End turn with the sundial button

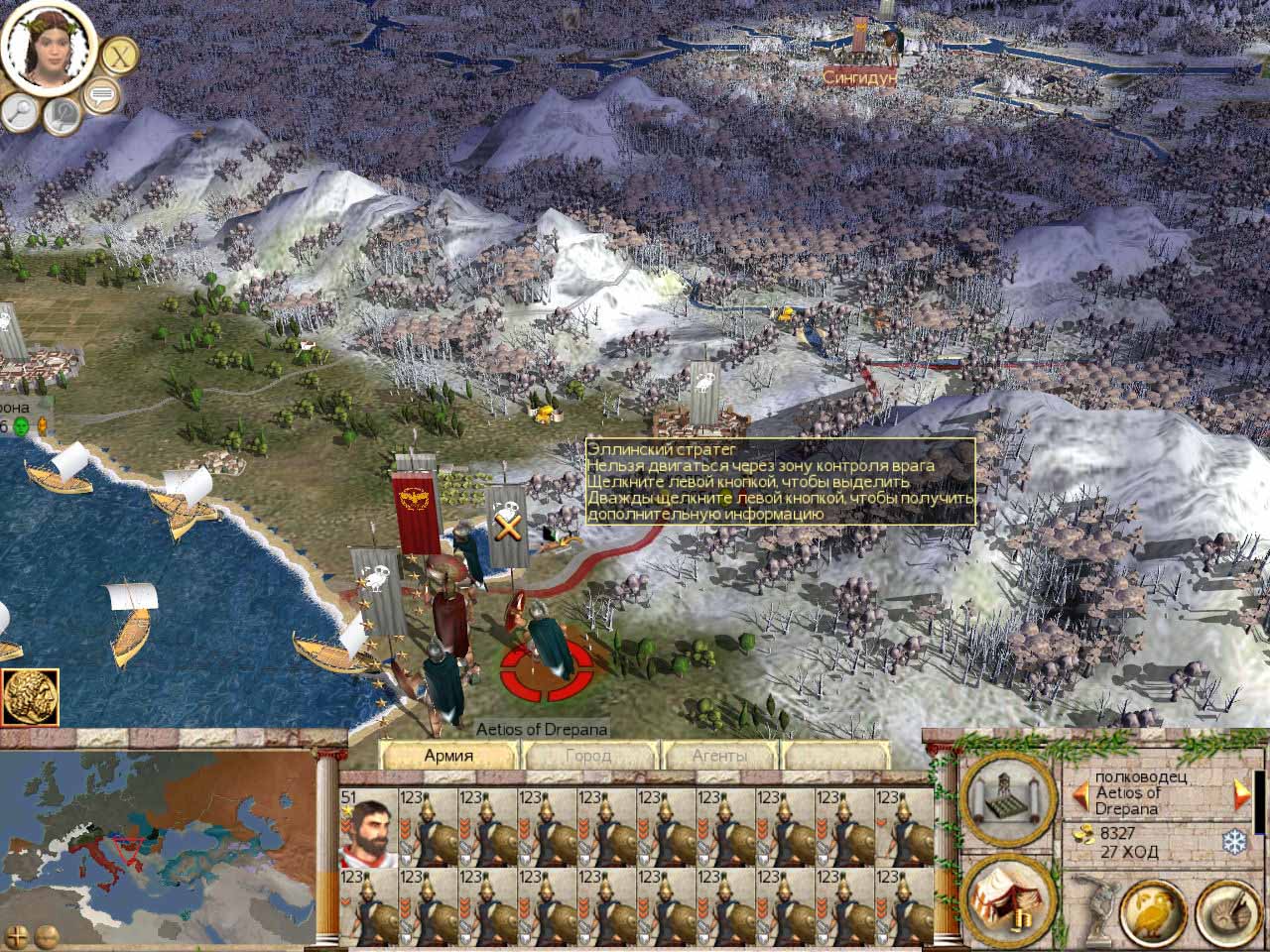click(x=1226, y=910)
